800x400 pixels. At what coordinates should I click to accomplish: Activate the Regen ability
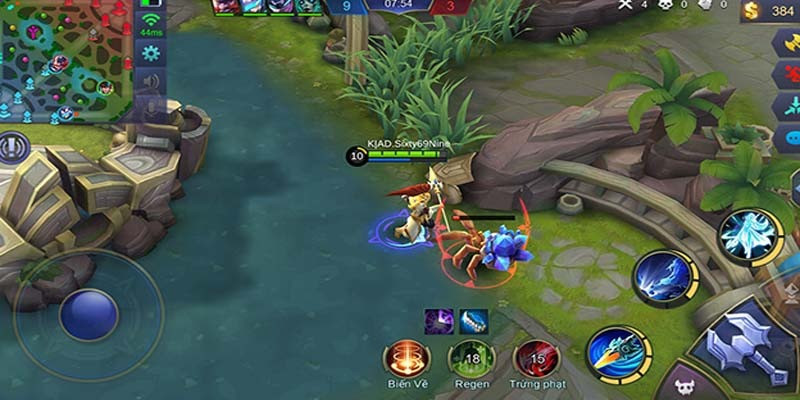coord(471,358)
